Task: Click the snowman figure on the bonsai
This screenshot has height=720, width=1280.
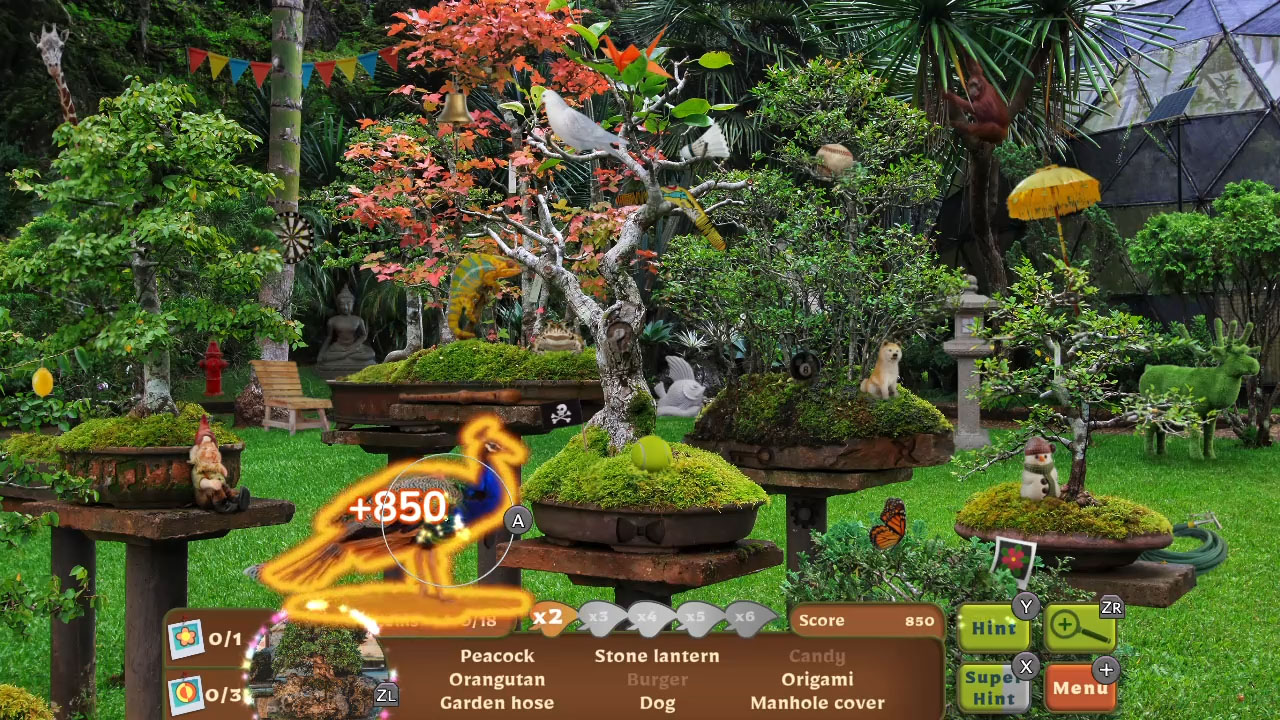Action: click(x=1041, y=470)
